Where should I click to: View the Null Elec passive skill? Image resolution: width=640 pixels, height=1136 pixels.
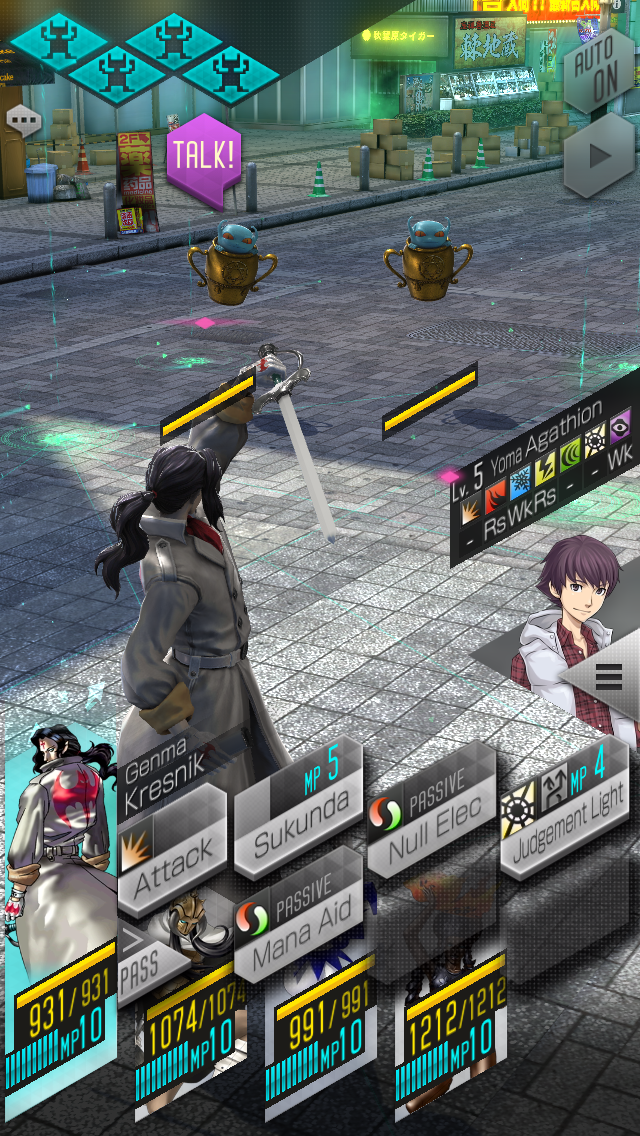tap(430, 813)
